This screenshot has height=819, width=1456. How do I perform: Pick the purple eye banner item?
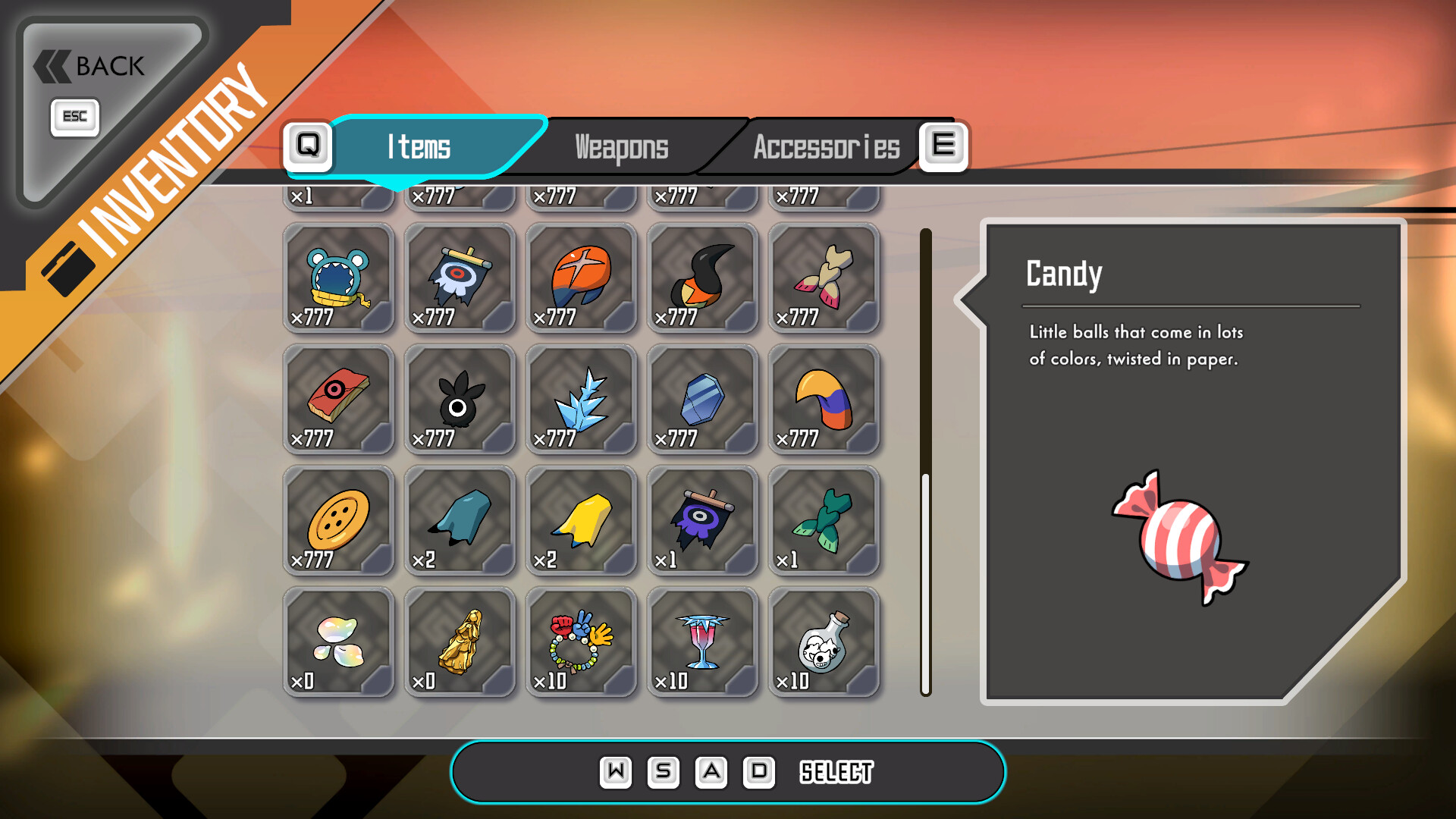tap(702, 521)
